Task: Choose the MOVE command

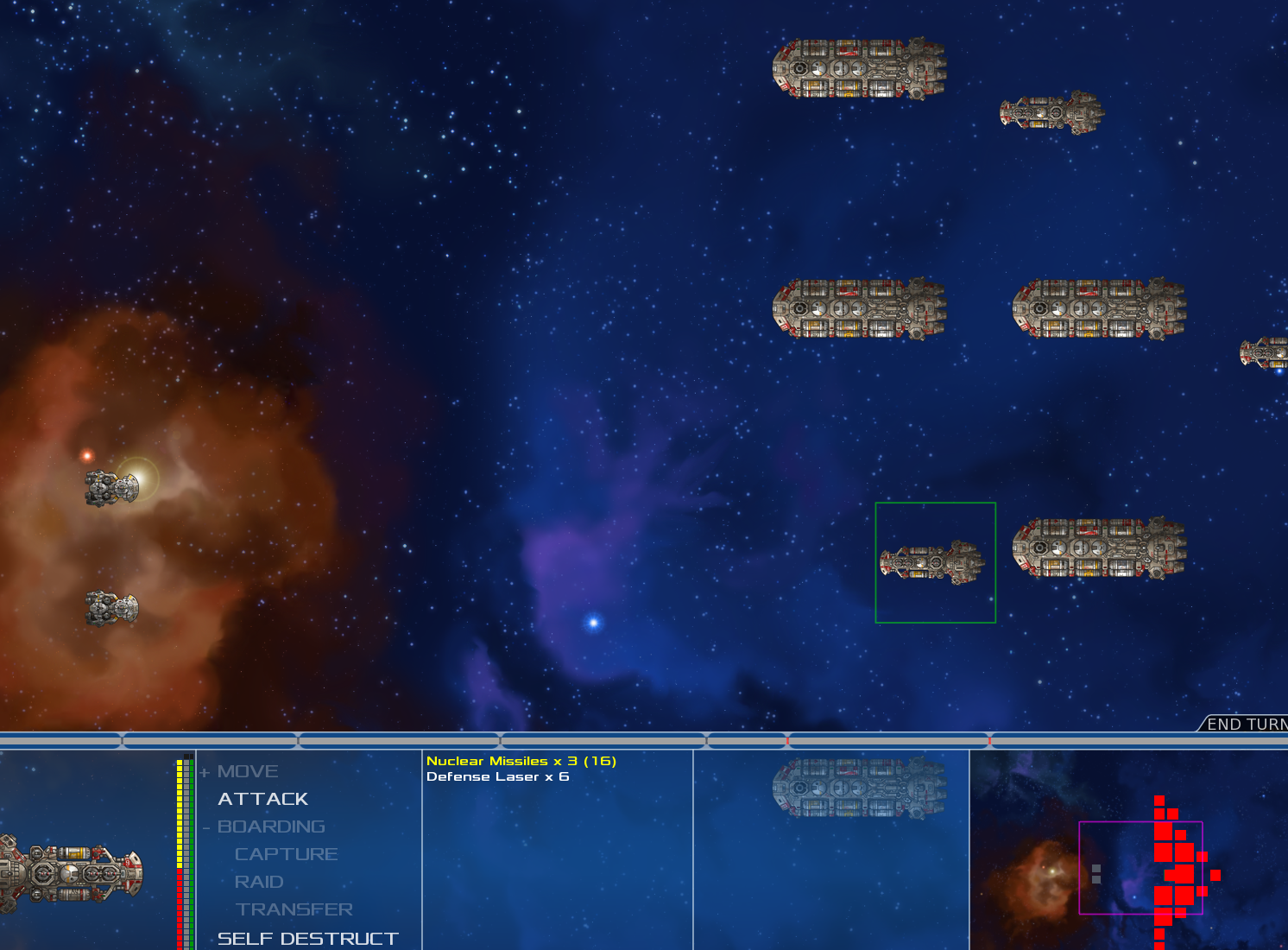Action: coord(248,771)
